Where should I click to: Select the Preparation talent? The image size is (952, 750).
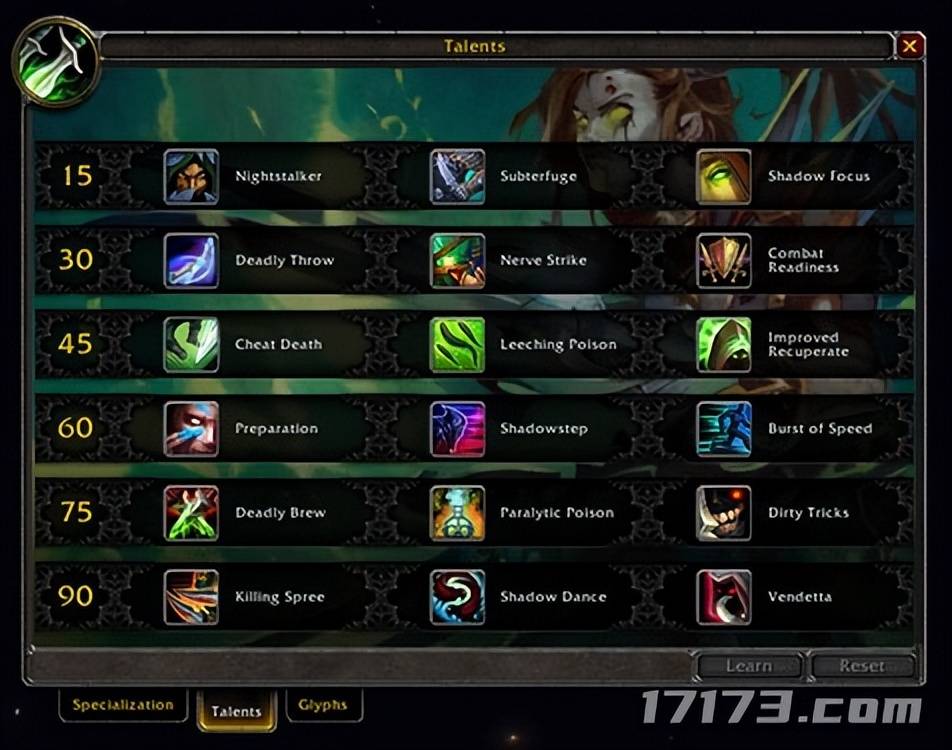pyautogui.click(x=191, y=429)
